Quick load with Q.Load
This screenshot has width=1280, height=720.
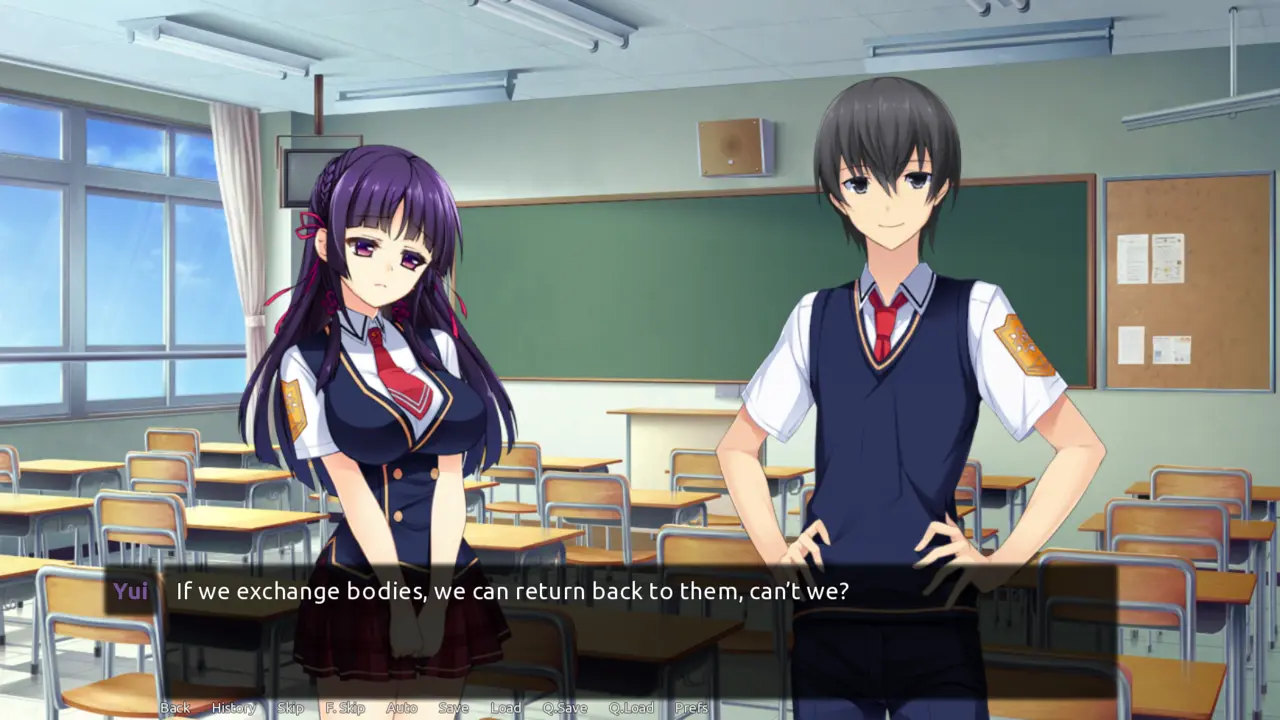tap(631, 708)
